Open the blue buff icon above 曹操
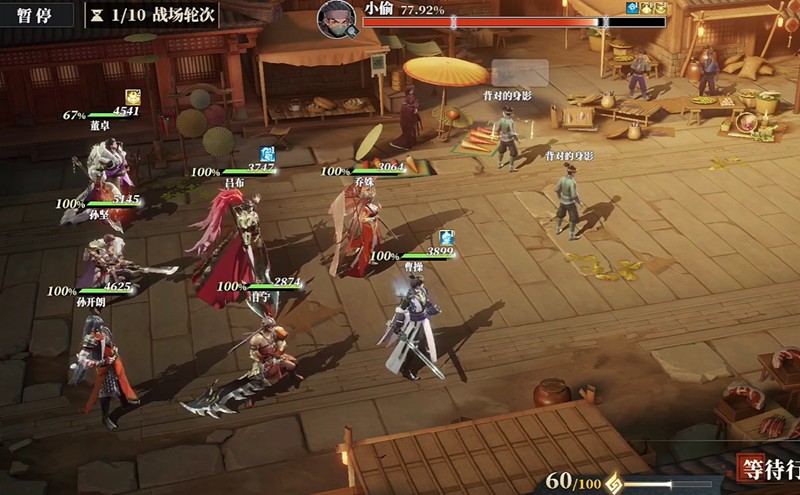Screen dimensions: 800x495 point(447,237)
